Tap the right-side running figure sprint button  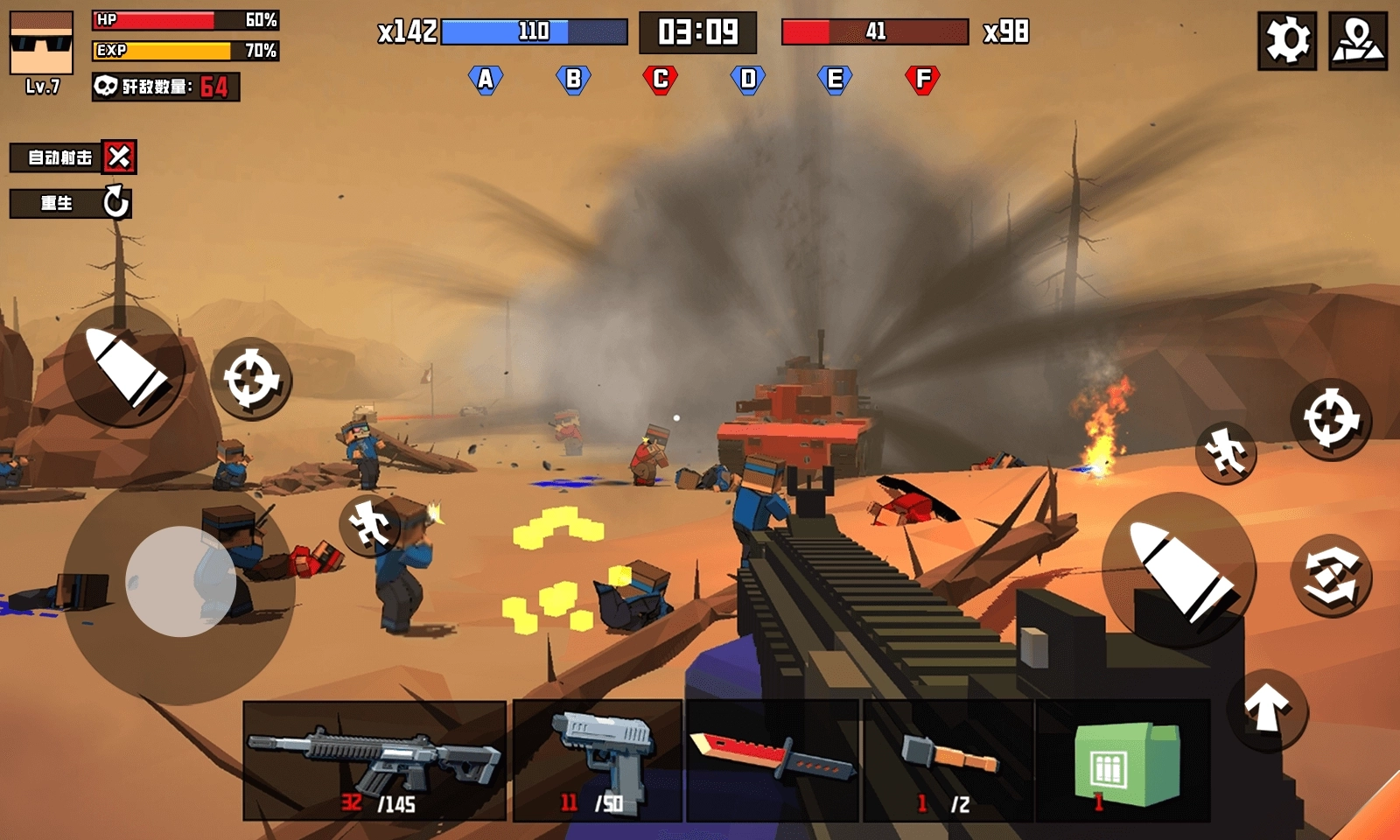[x=1226, y=452]
